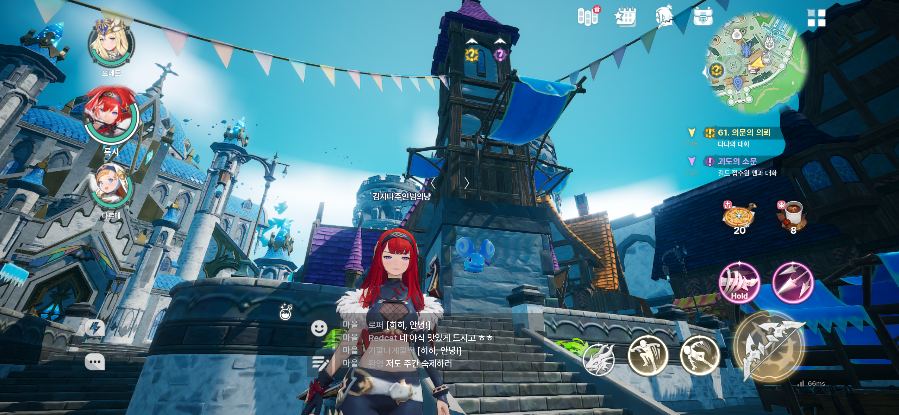The width and height of the screenshot is (899, 415).
Task: Tap the large bow basic attack button
Action: 766,345
